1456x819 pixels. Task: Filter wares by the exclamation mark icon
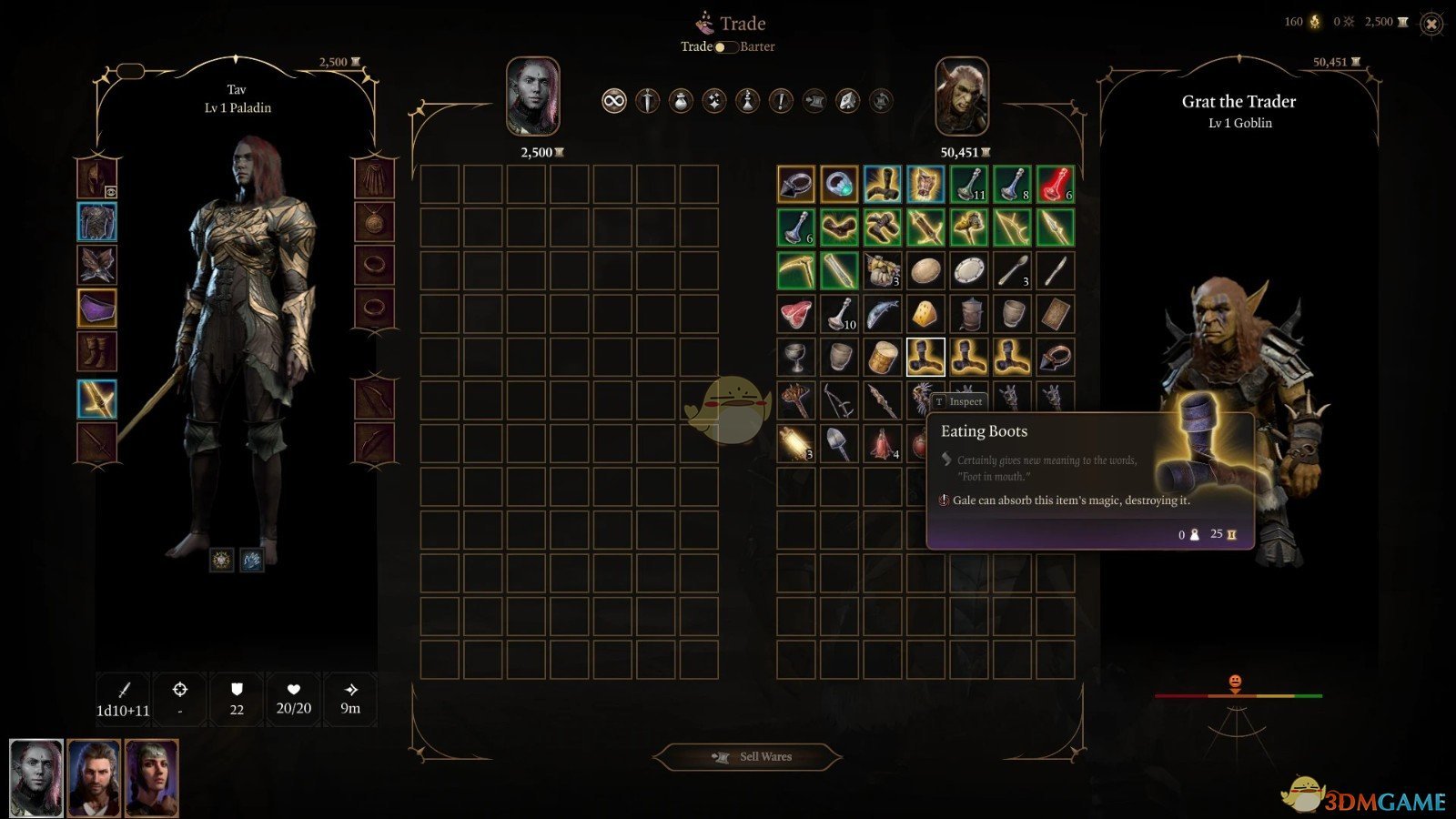(x=781, y=101)
